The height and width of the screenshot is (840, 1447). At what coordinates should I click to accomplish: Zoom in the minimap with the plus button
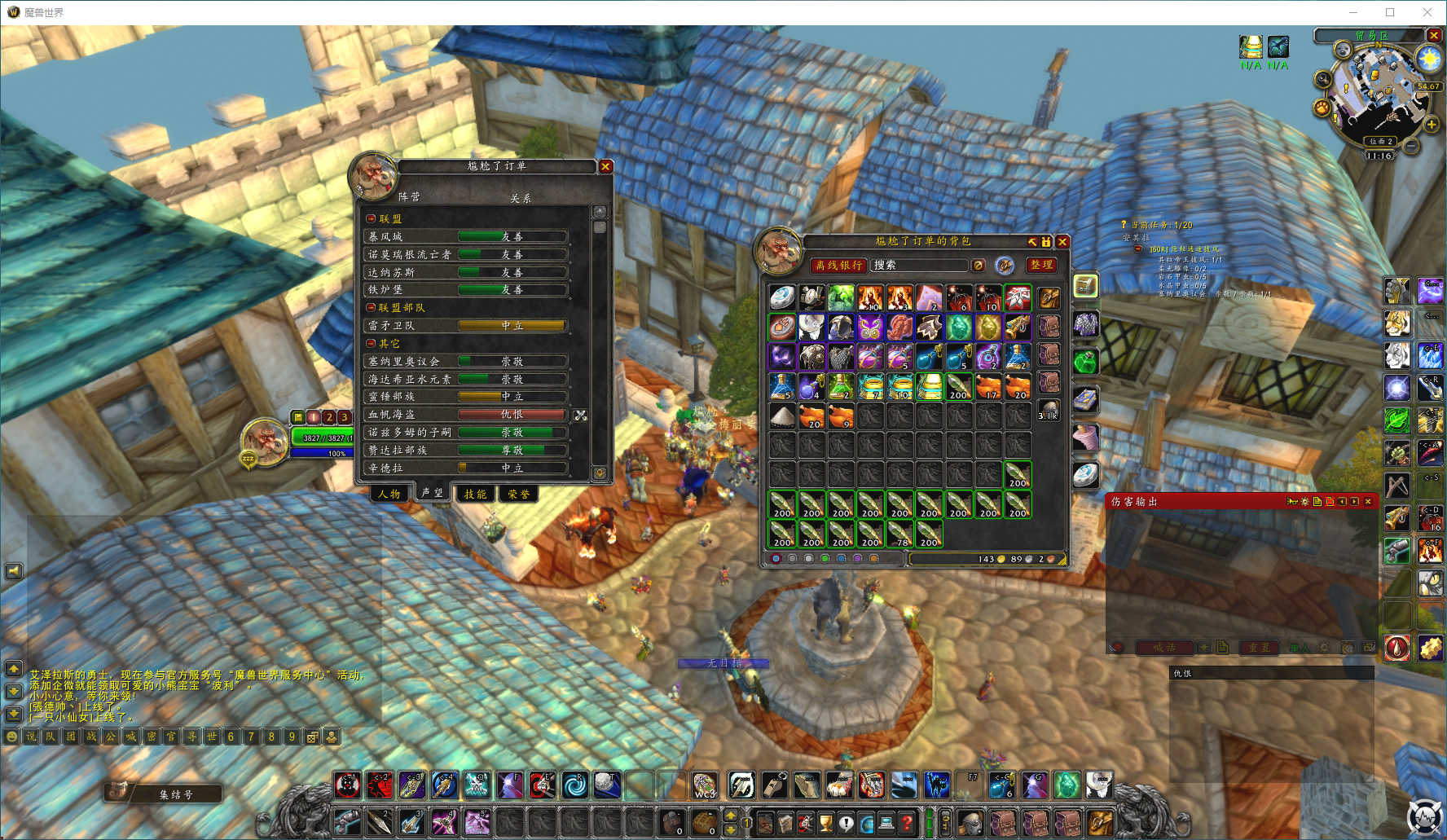pyautogui.click(x=1432, y=125)
